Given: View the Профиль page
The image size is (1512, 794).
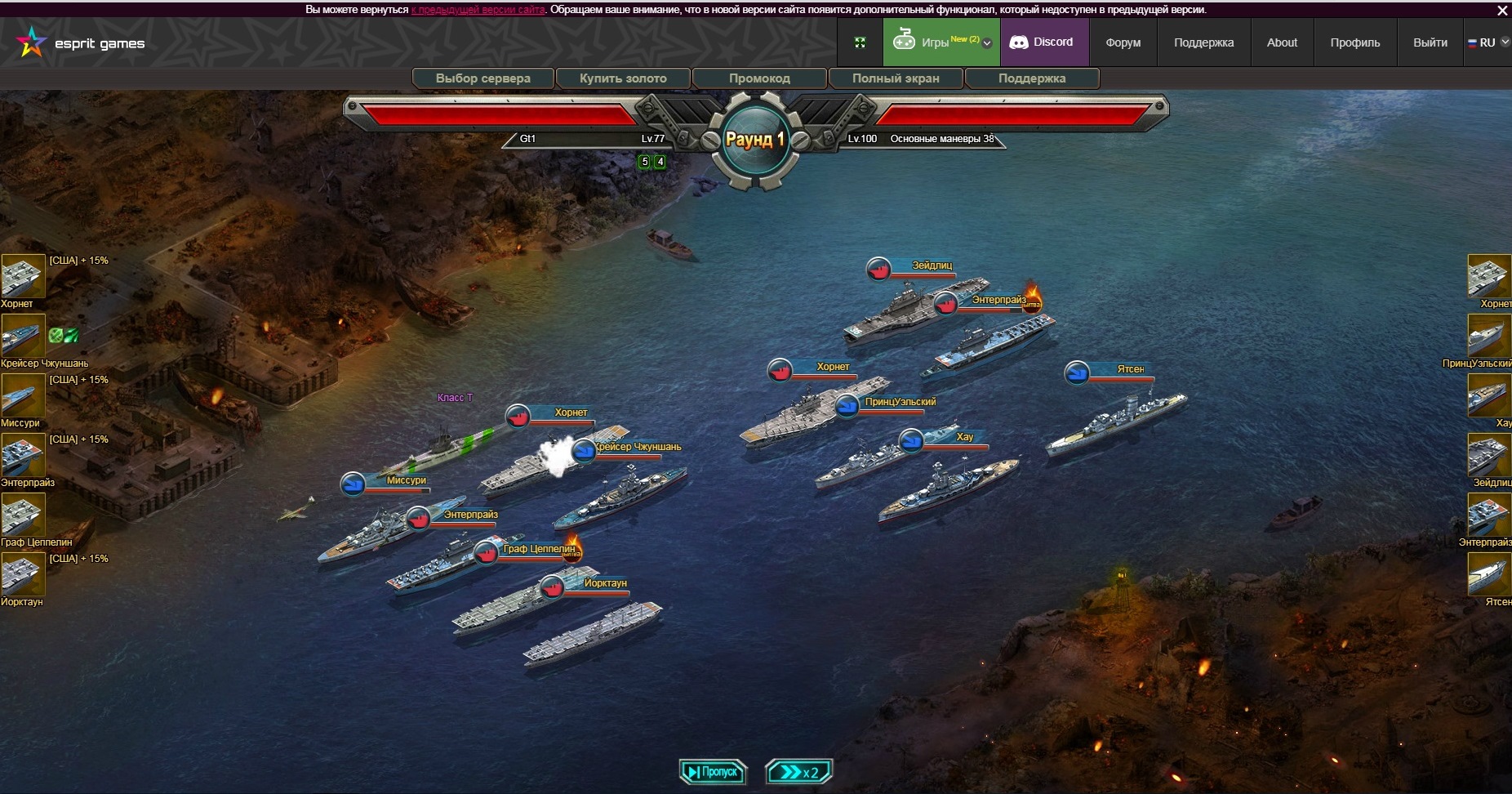Looking at the screenshot, I should tap(1354, 42).
